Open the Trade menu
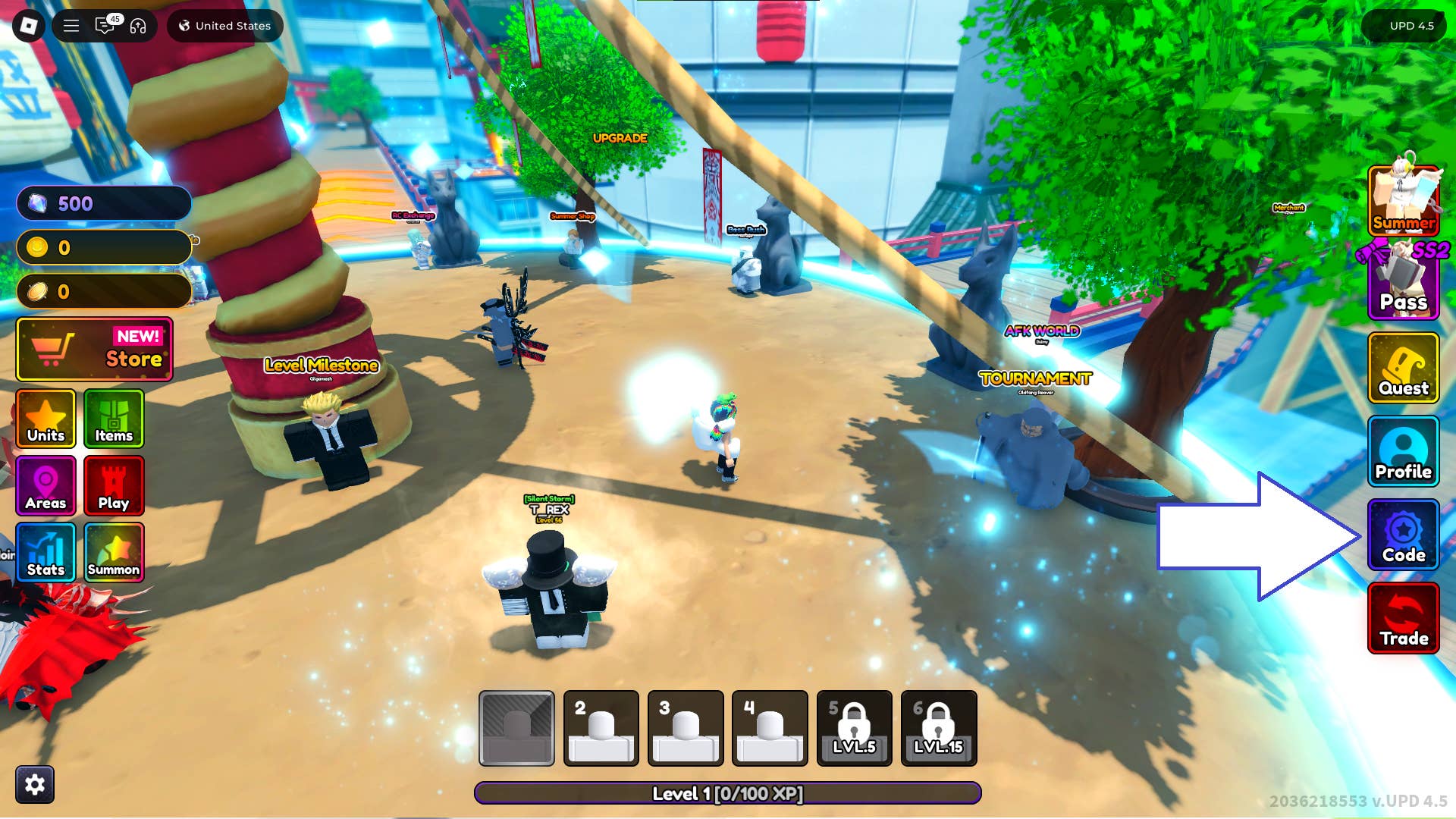Image resolution: width=1456 pixels, height=819 pixels. coord(1403,618)
